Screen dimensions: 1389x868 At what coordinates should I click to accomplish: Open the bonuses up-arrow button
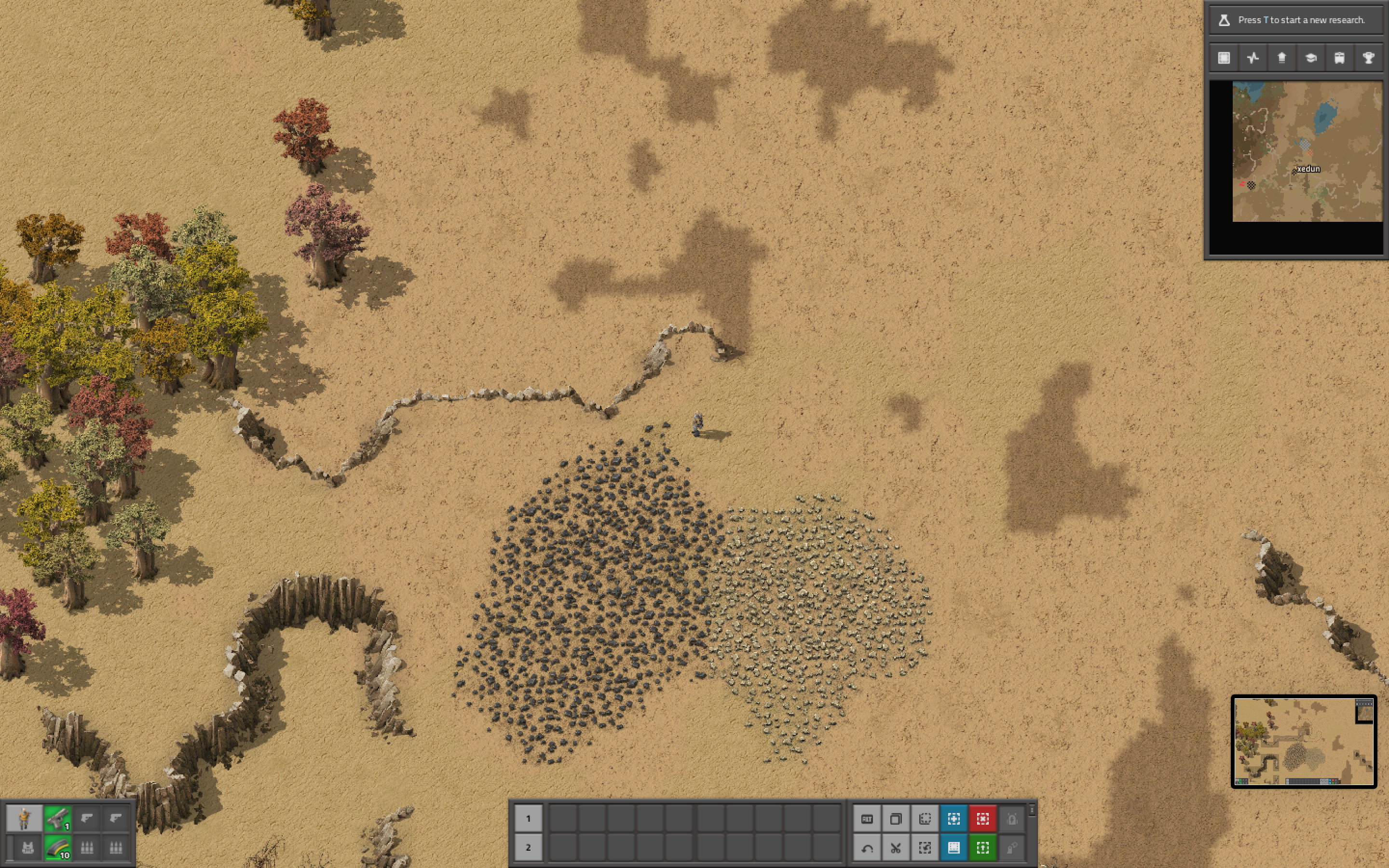(1281, 58)
